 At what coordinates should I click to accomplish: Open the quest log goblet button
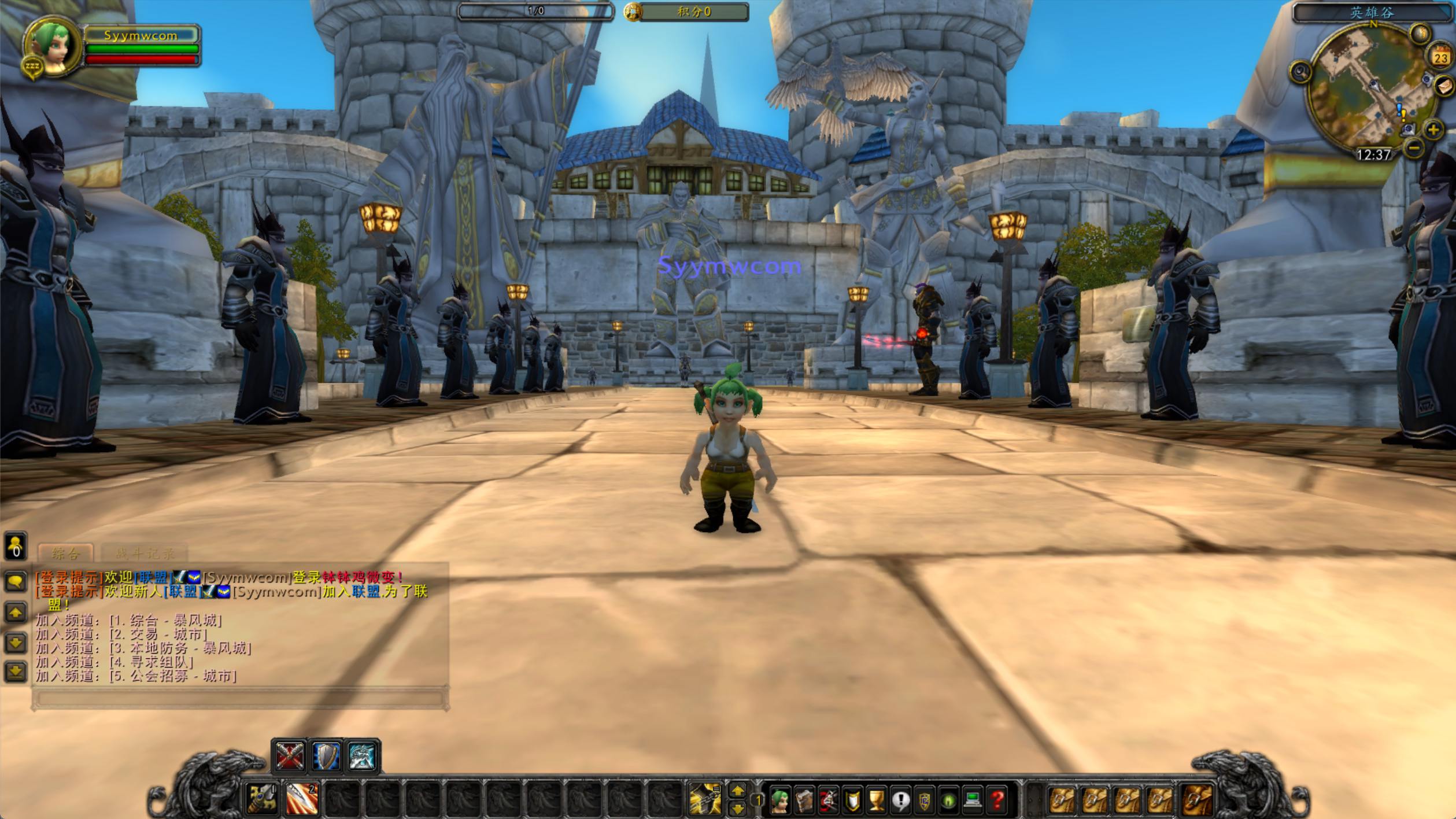[x=877, y=800]
